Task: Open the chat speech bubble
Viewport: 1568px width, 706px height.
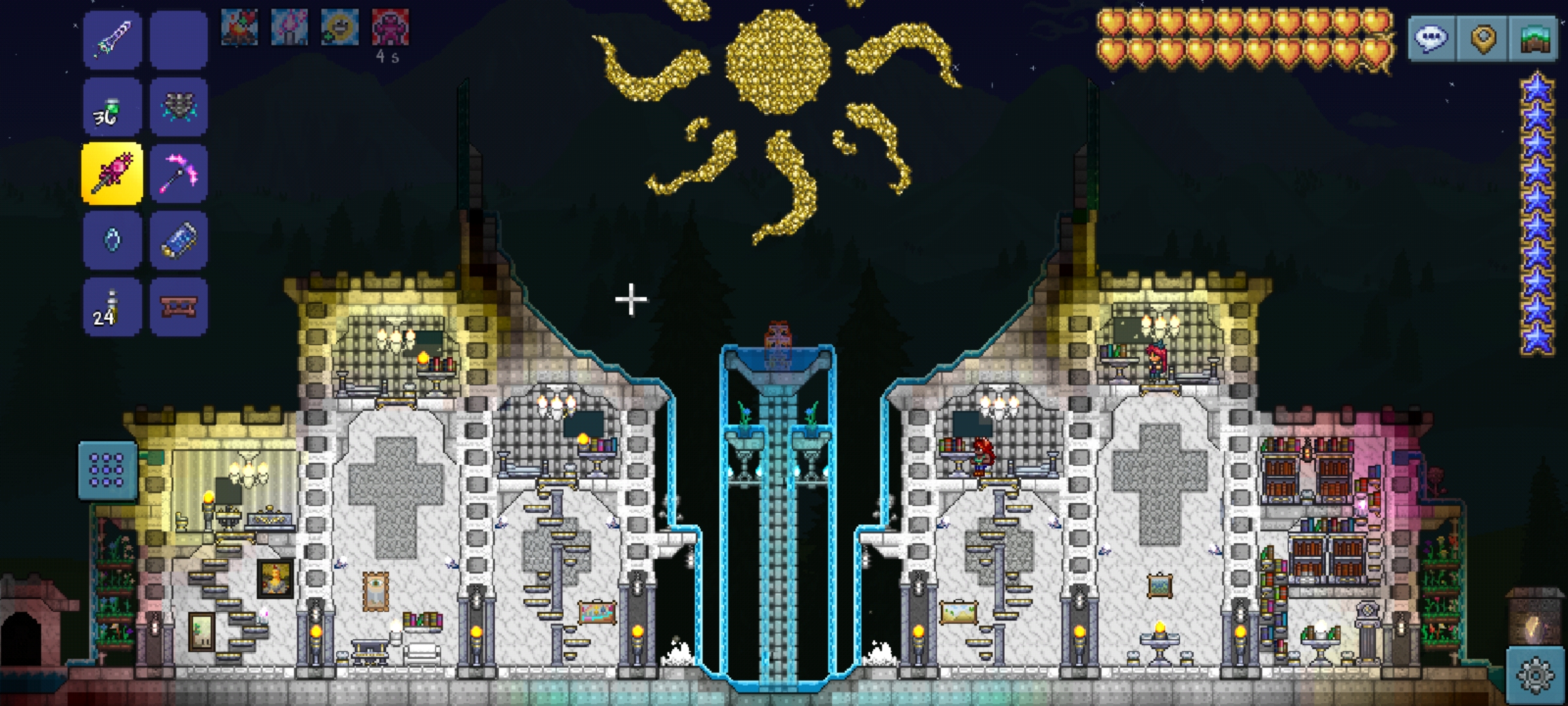Action: tap(1431, 39)
